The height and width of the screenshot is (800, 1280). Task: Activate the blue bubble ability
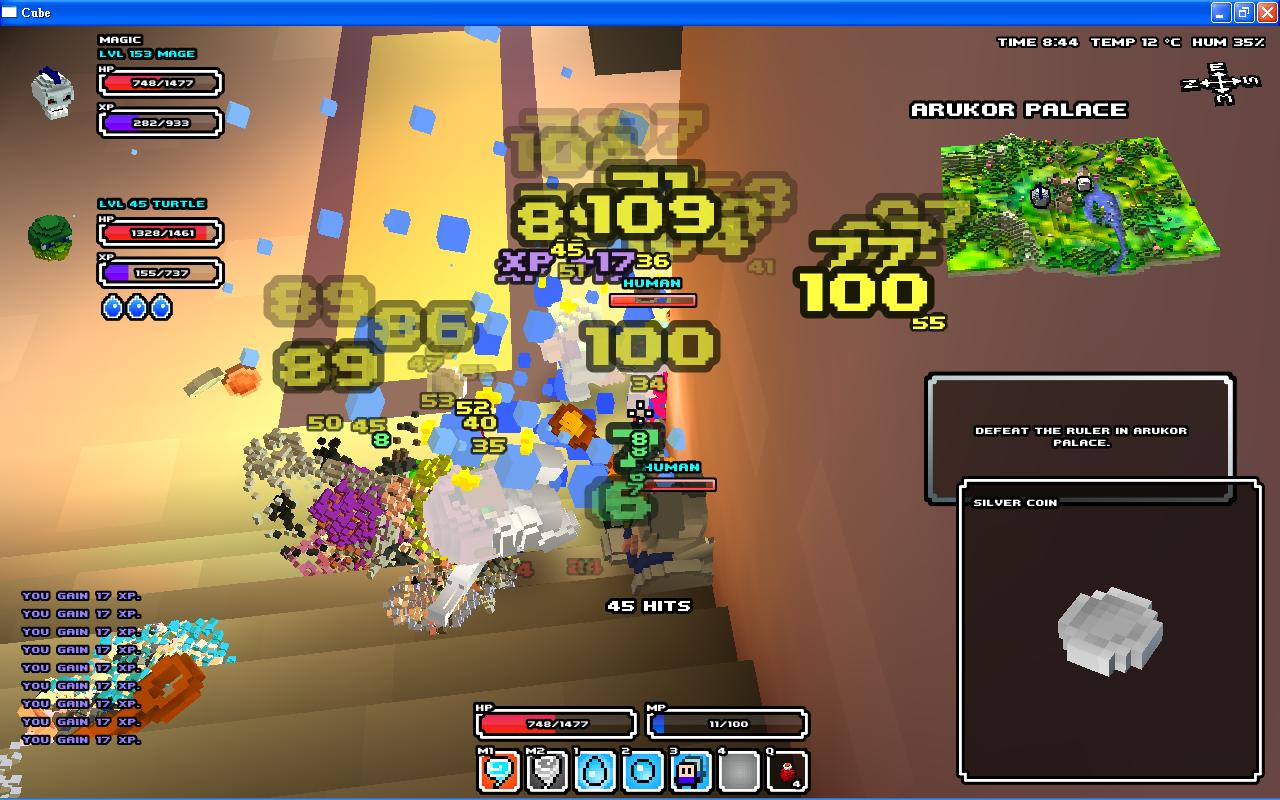coord(643,772)
